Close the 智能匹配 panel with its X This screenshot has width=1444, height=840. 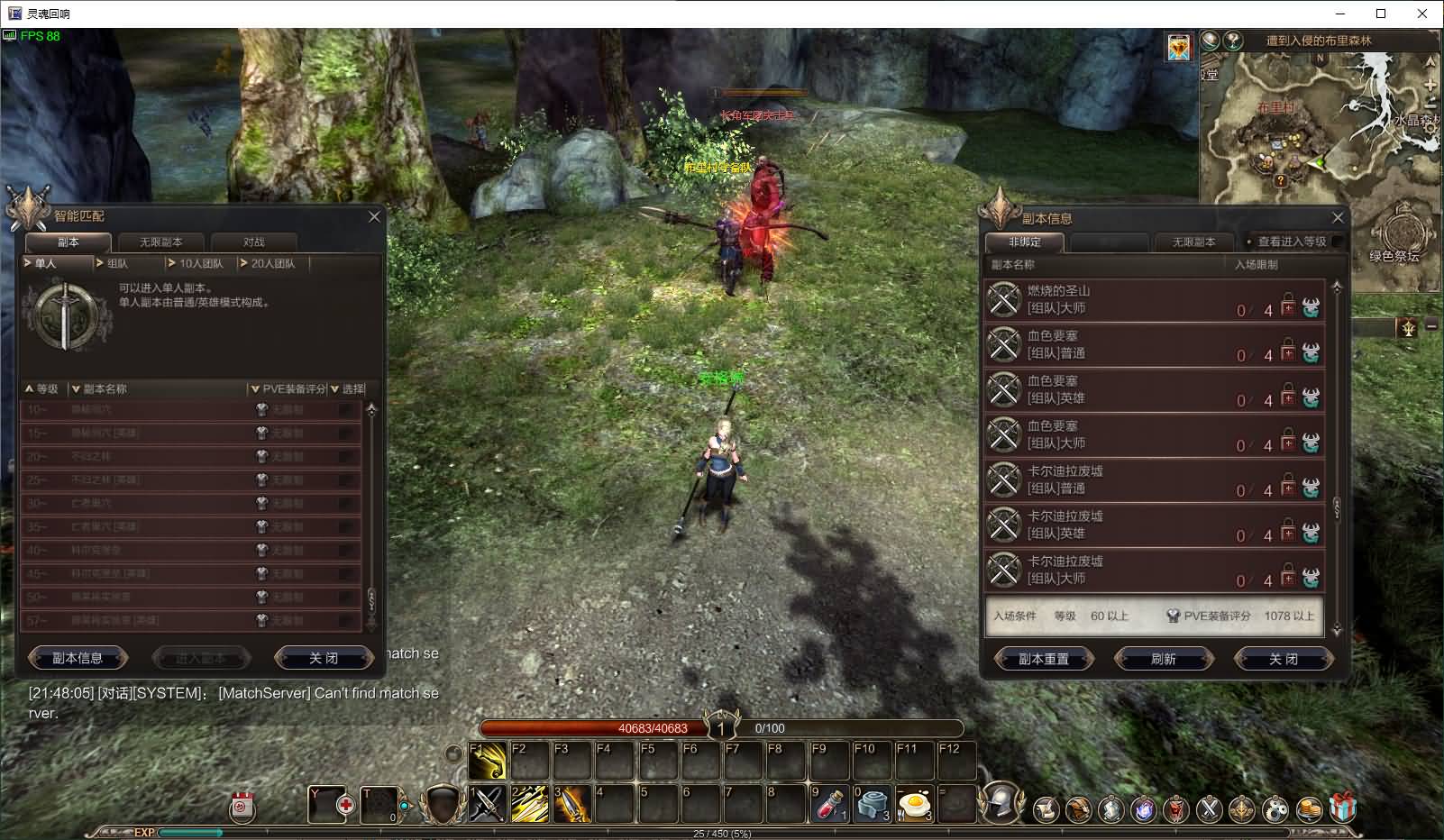[375, 217]
